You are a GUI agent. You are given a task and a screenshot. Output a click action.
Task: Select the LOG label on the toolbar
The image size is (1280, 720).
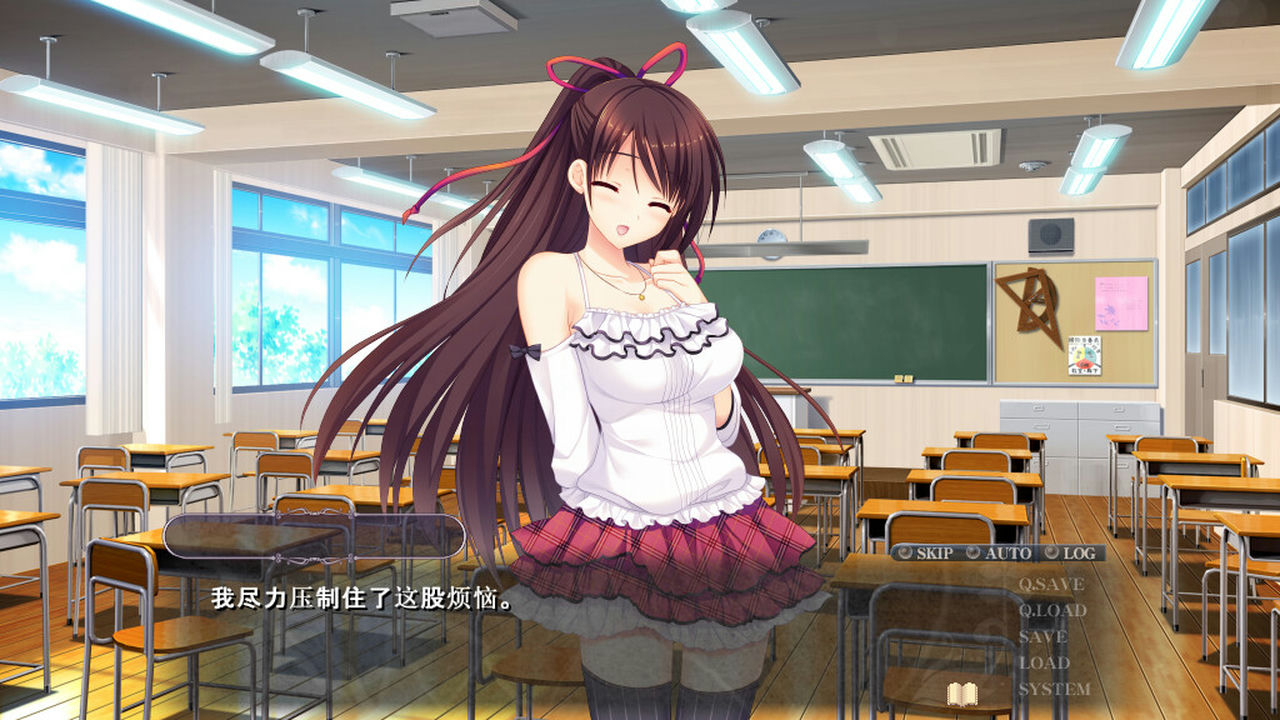click(1080, 553)
